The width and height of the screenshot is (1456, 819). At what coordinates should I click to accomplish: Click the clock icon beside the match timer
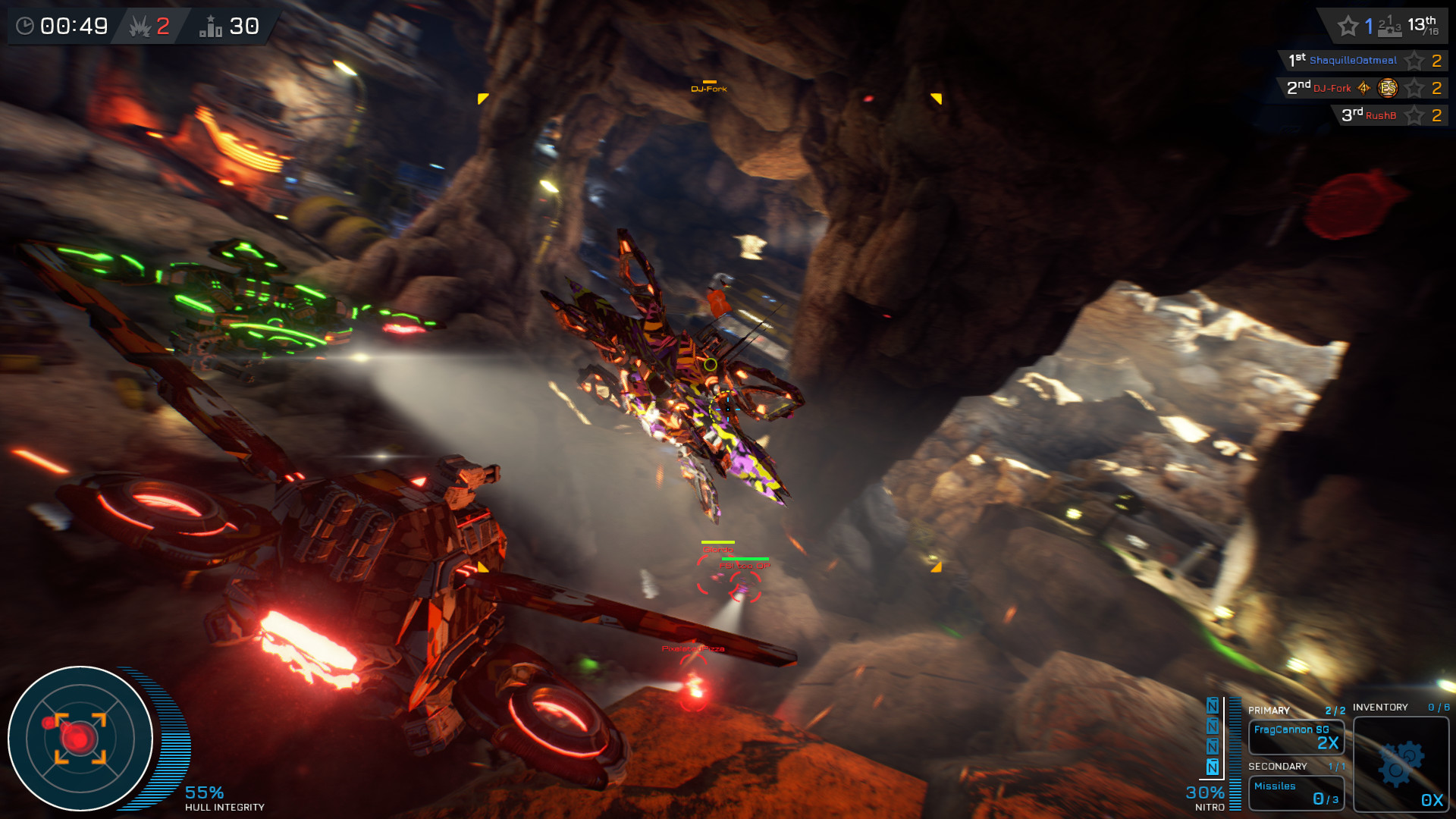pyautogui.click(x=27, y=25)
